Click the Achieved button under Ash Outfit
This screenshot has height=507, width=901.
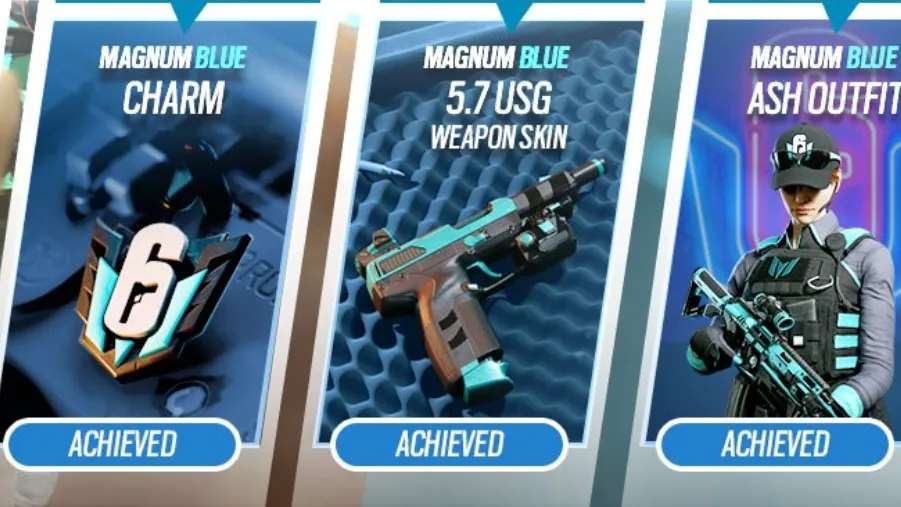(775, 444)
